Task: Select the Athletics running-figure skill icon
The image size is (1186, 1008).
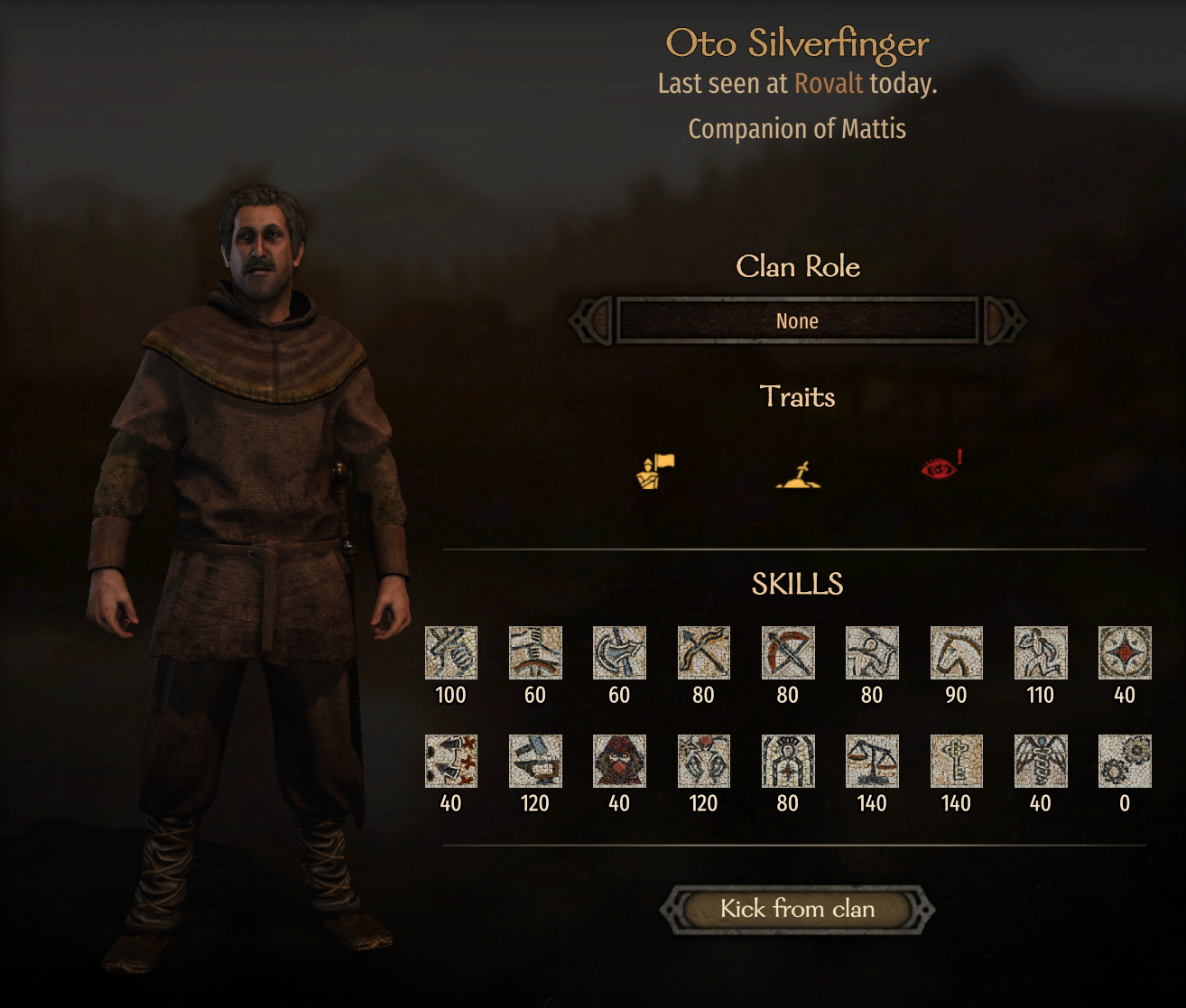Action: (1040, 652)
